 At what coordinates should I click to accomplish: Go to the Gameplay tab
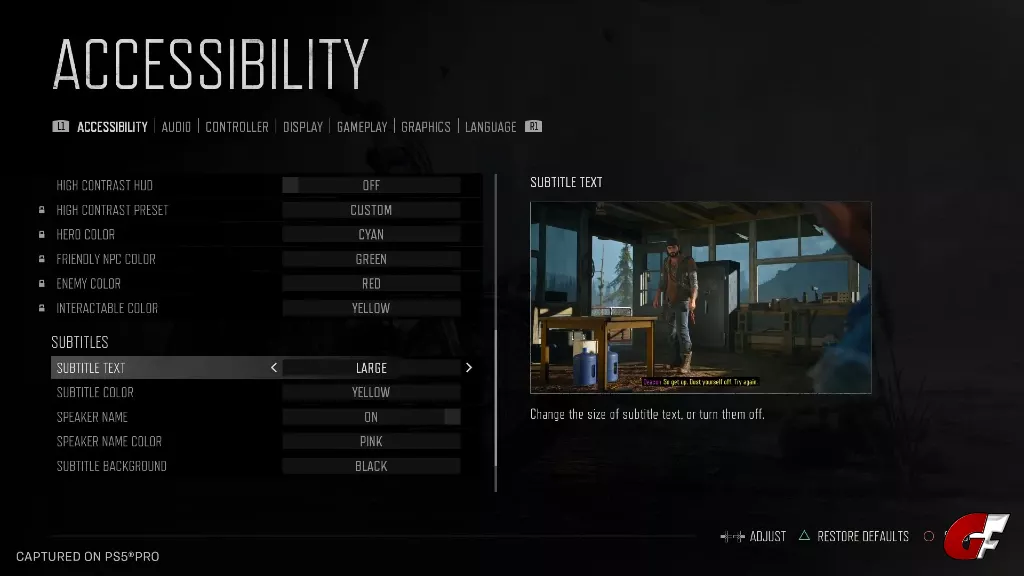pyautogui.click(x=362, y=127)
